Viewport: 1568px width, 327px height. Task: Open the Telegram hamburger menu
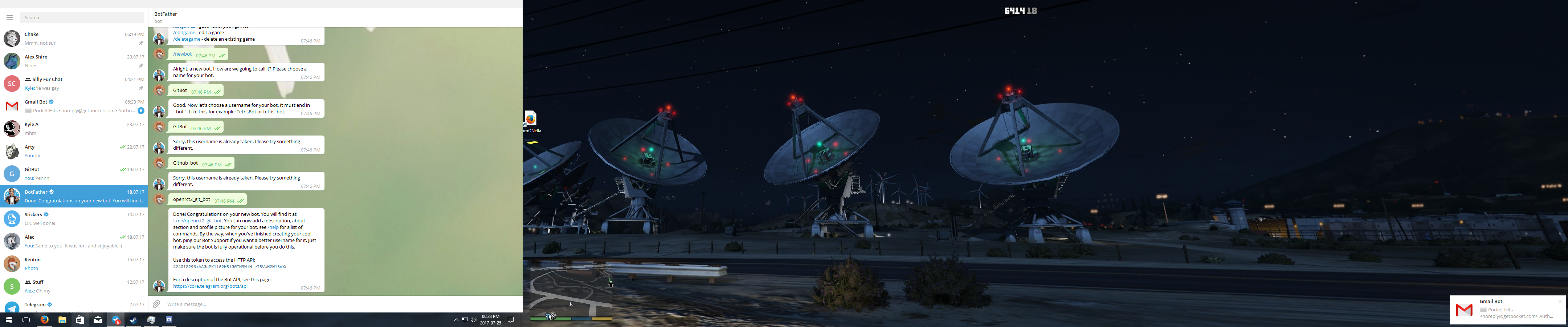point(10,17)
